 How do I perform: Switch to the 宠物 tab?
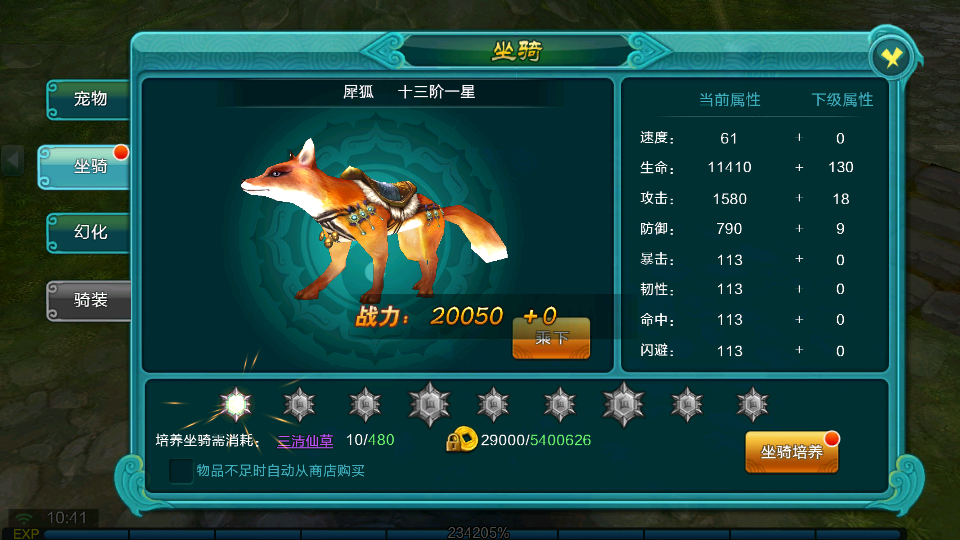90,99
